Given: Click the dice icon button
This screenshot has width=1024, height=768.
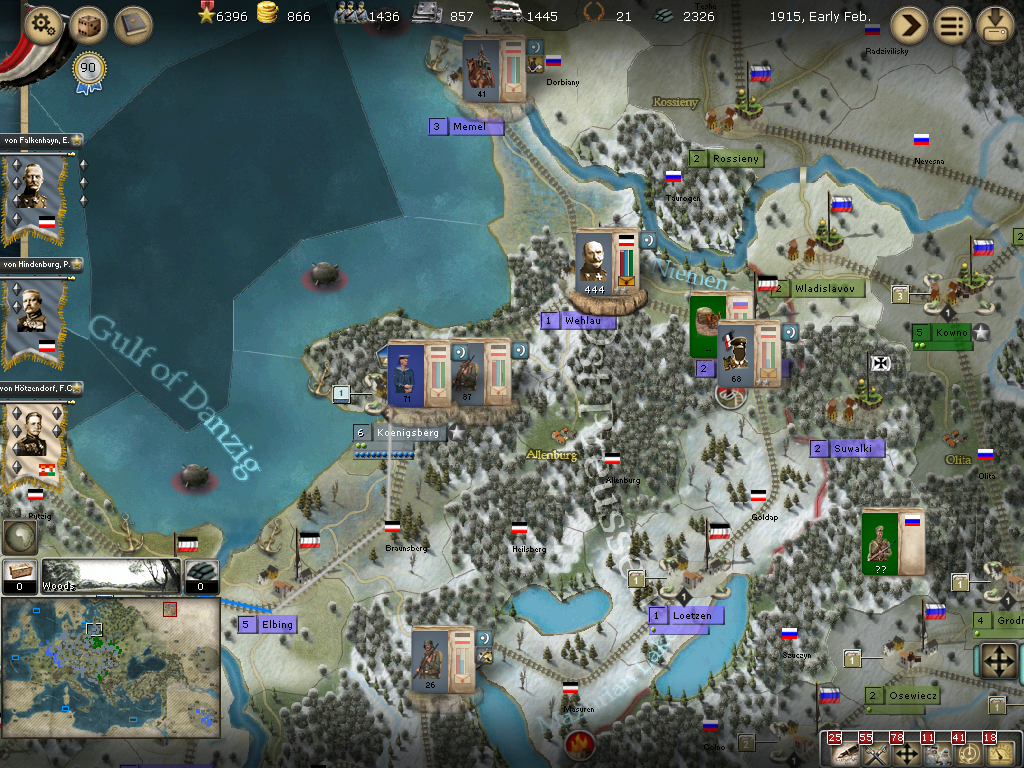Looking at the screenshot, I should (x=88, y=25).
